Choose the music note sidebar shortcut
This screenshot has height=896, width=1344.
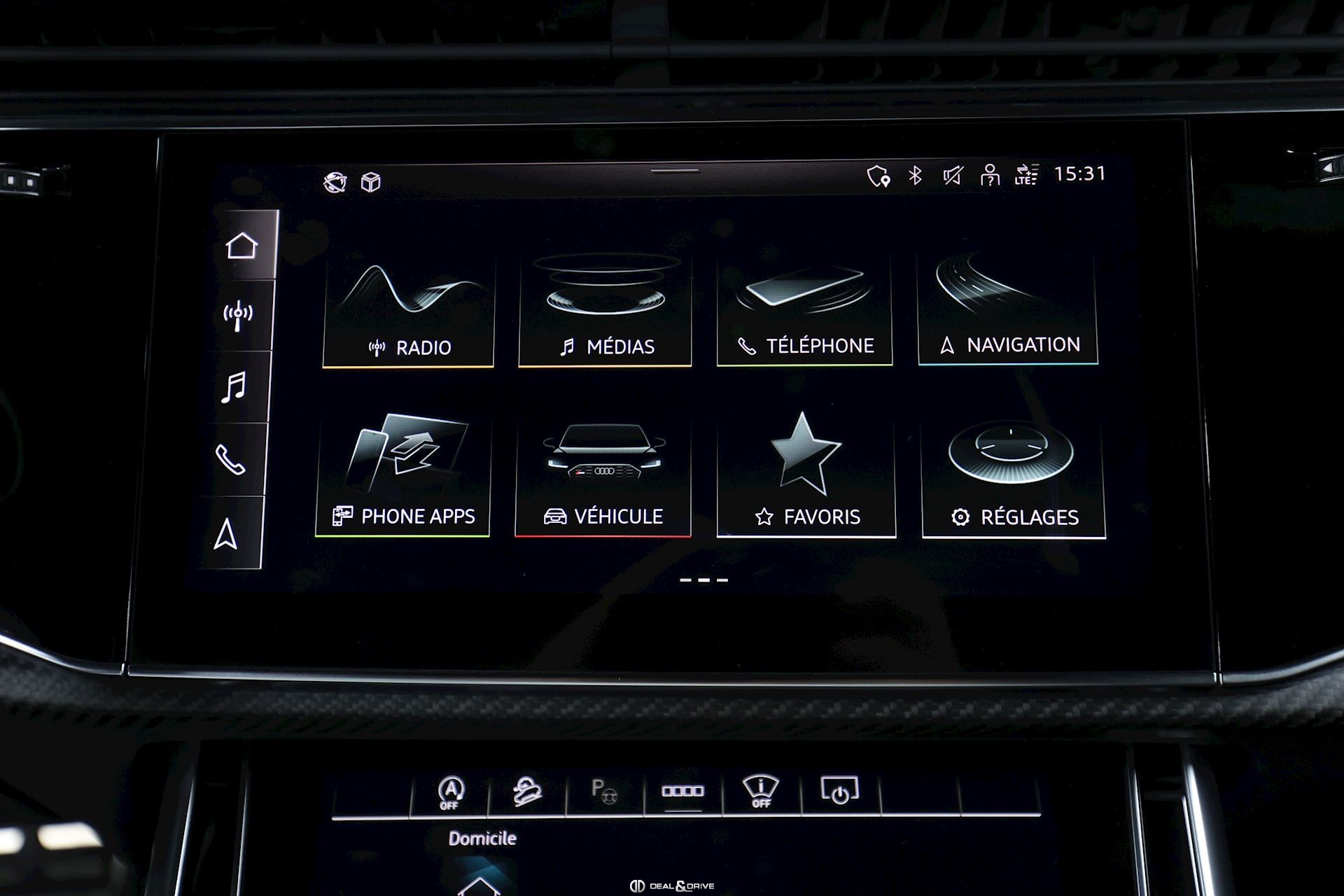point(234,387)
